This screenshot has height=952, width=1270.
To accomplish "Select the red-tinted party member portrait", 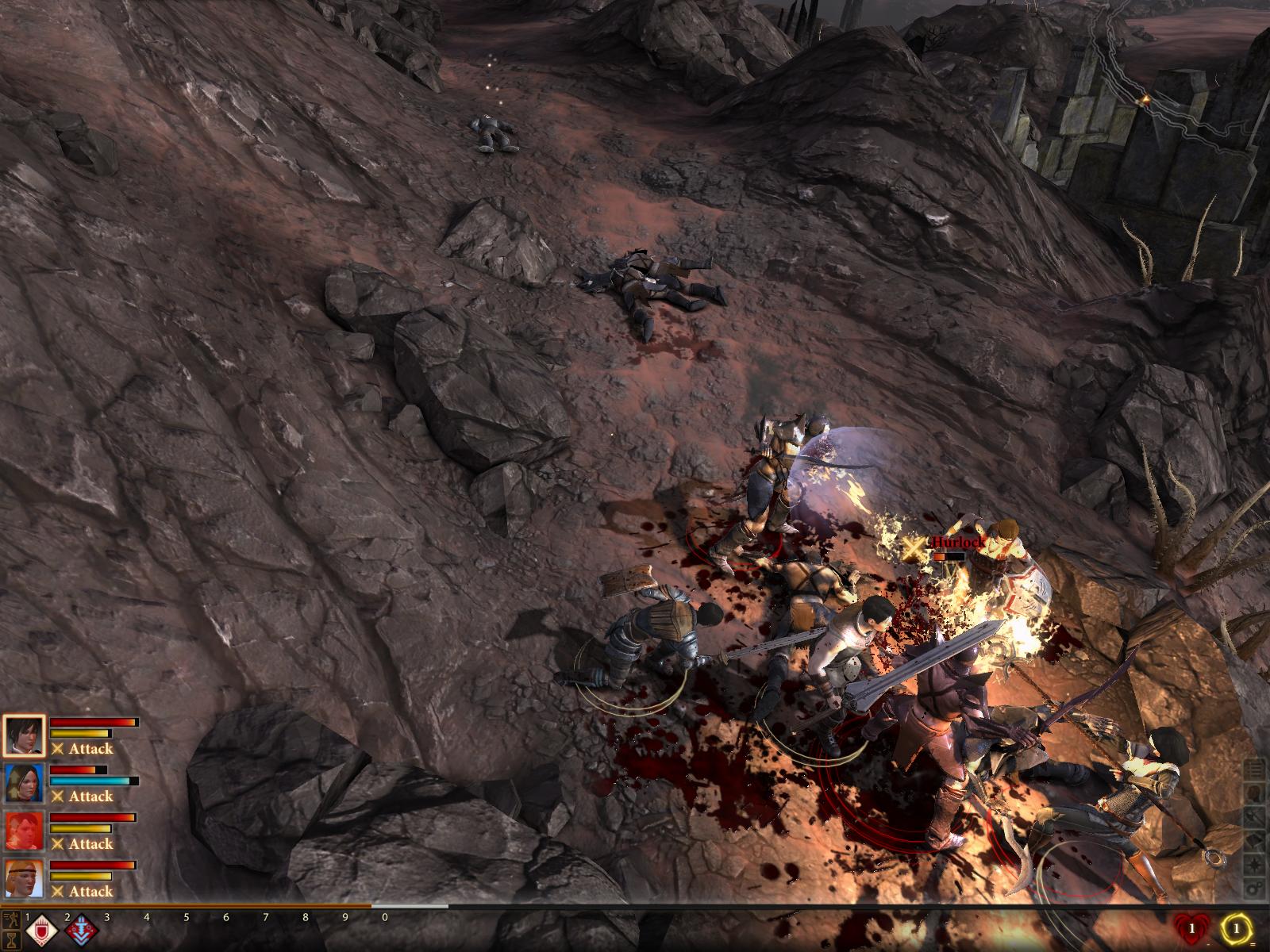I will 23,831.
